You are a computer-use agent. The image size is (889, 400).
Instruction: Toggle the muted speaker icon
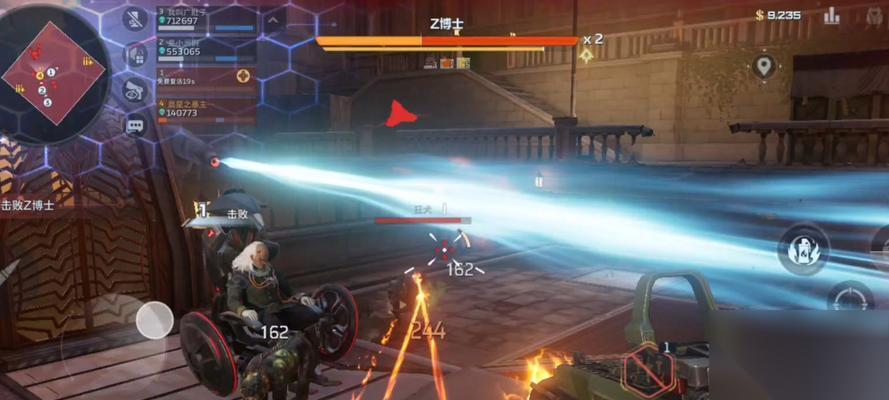pyautogui.click(x=135, y=18)
